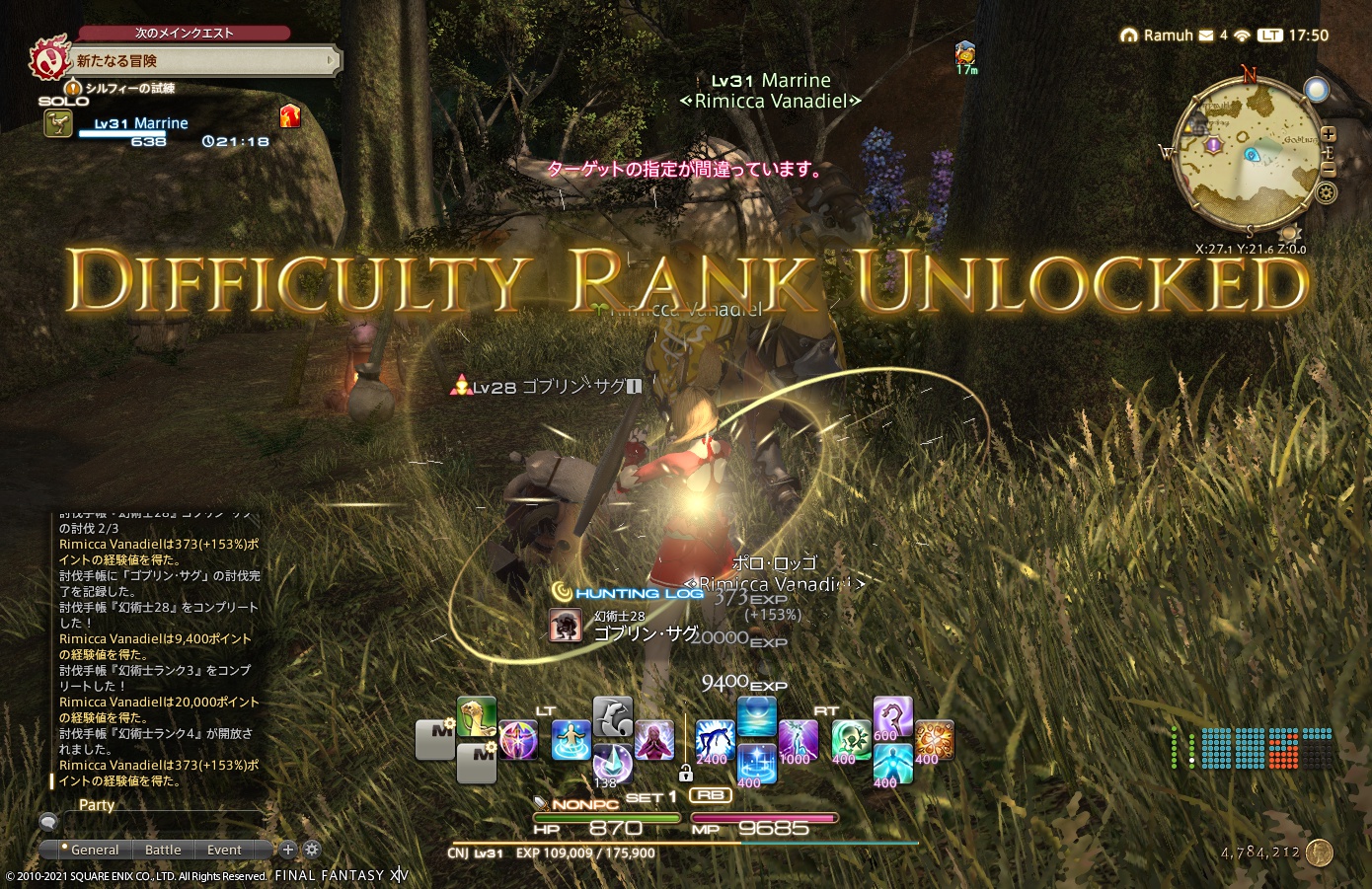Use the pink Esuna-style prayer spell icon
Viewport: 1372px width, 889px height.
652,739
